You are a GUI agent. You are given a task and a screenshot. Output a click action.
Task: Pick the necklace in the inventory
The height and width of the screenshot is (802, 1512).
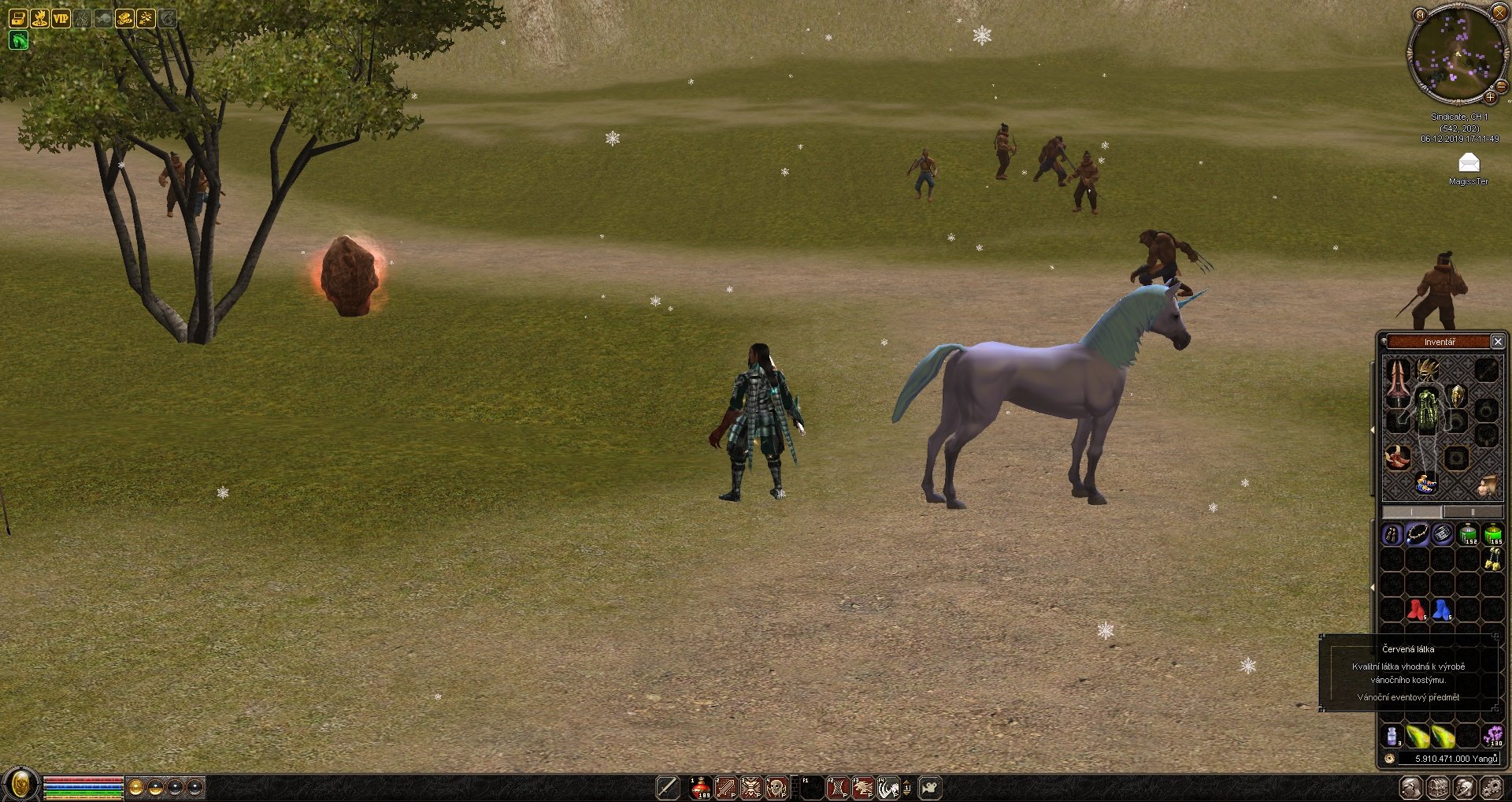(x=1417, y=535)
